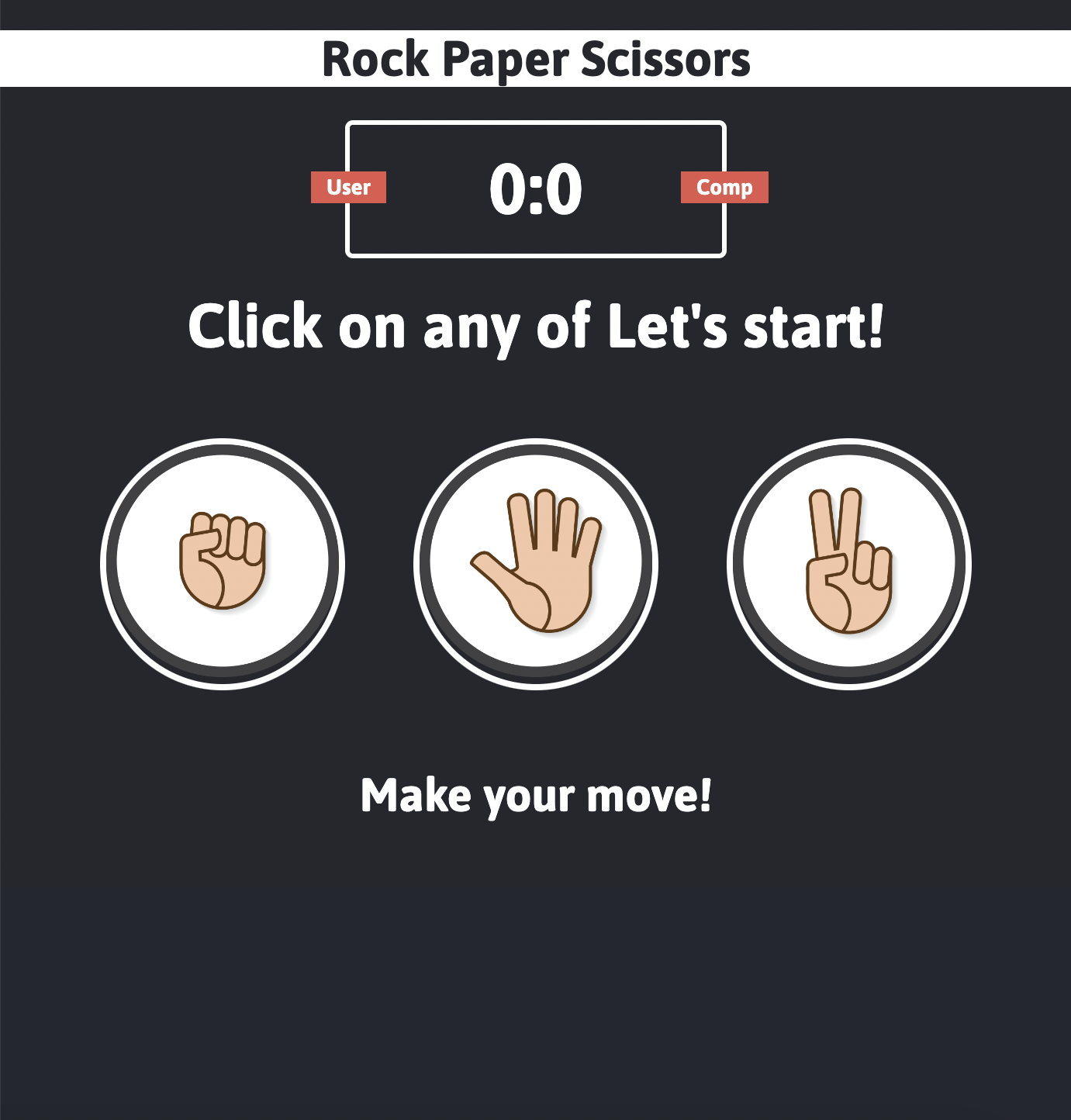The image size is (1071, 1120).
Task: Click the Rock Paper Scissors title
Action: coord(536,58)
